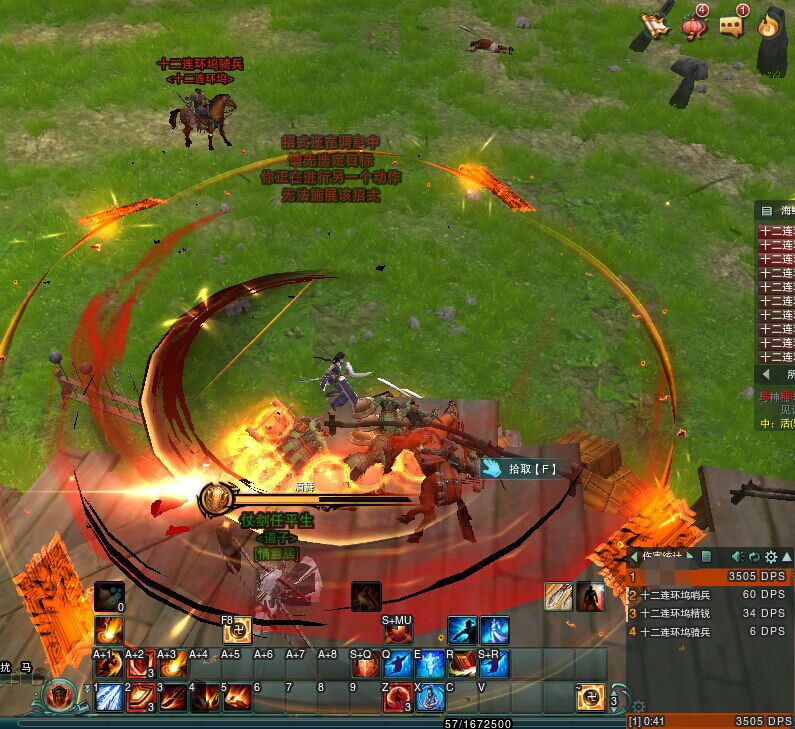The image size is (795, 729).
Task: Use the skill in hotbar slot 1
Action: pos(109,697)
